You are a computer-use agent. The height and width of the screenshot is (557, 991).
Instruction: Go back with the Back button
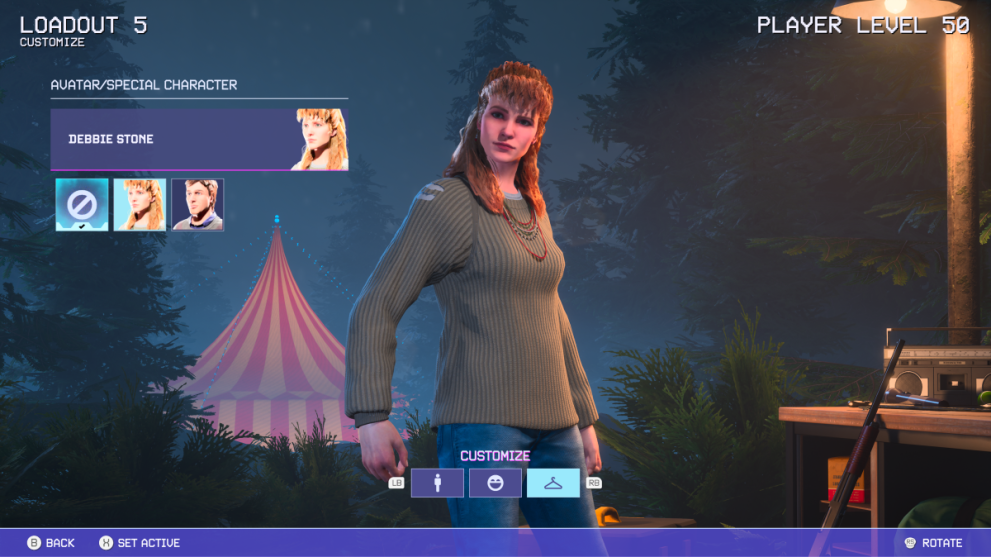51,543
